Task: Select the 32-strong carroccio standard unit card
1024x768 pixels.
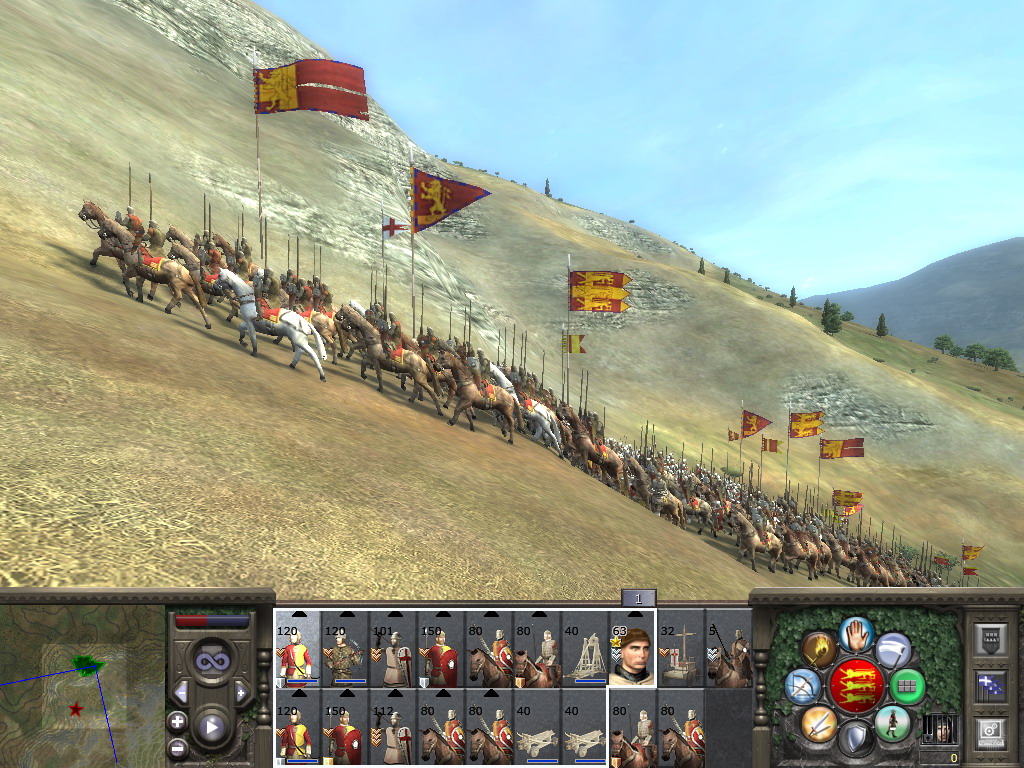Action: 681,648
